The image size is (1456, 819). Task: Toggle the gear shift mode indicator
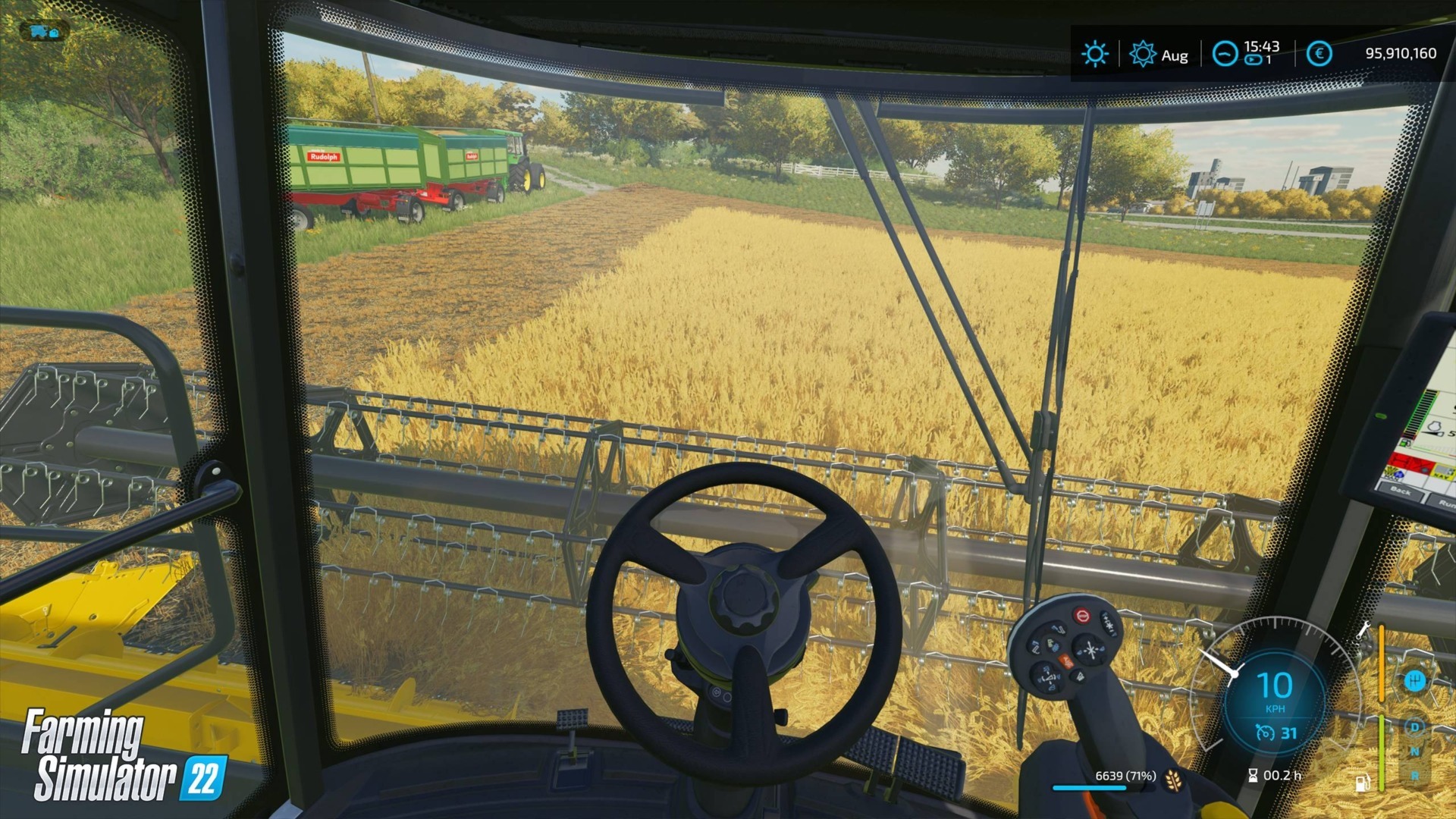coord(1416,681)
